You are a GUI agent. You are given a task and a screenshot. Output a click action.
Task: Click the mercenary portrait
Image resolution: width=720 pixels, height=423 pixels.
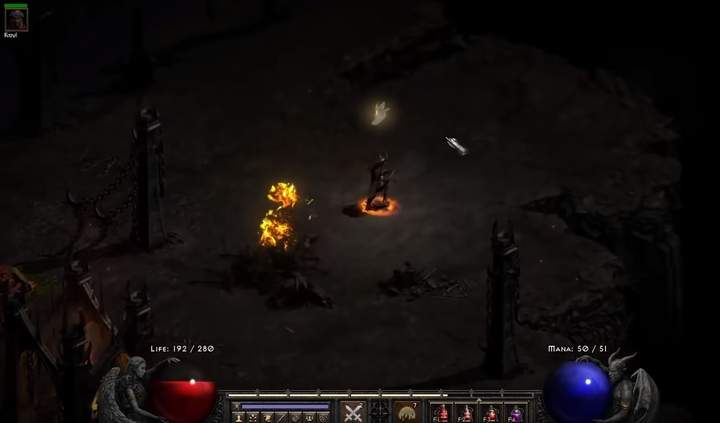click(16, 17)
